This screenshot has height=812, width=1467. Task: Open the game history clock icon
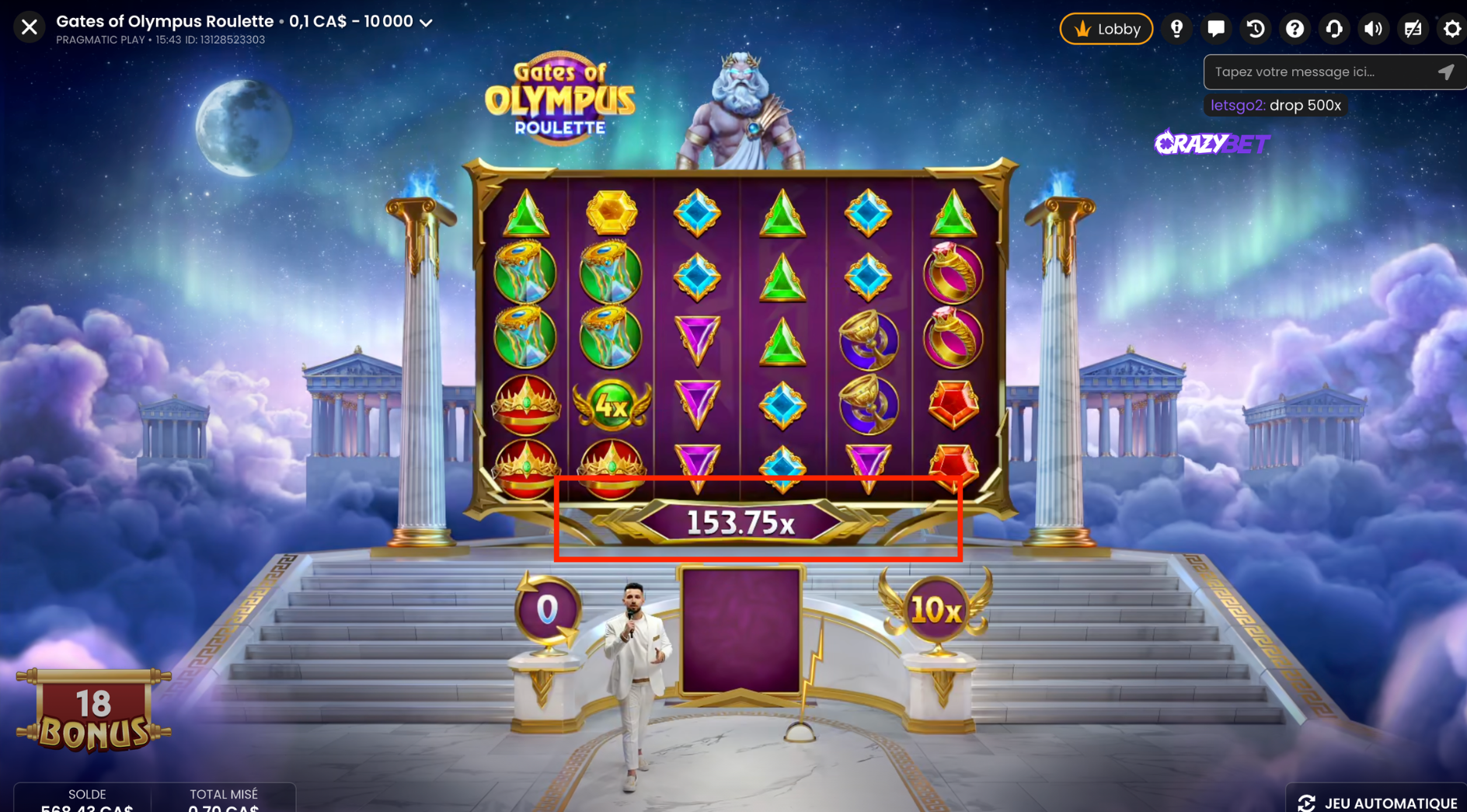coord(1256,29)
